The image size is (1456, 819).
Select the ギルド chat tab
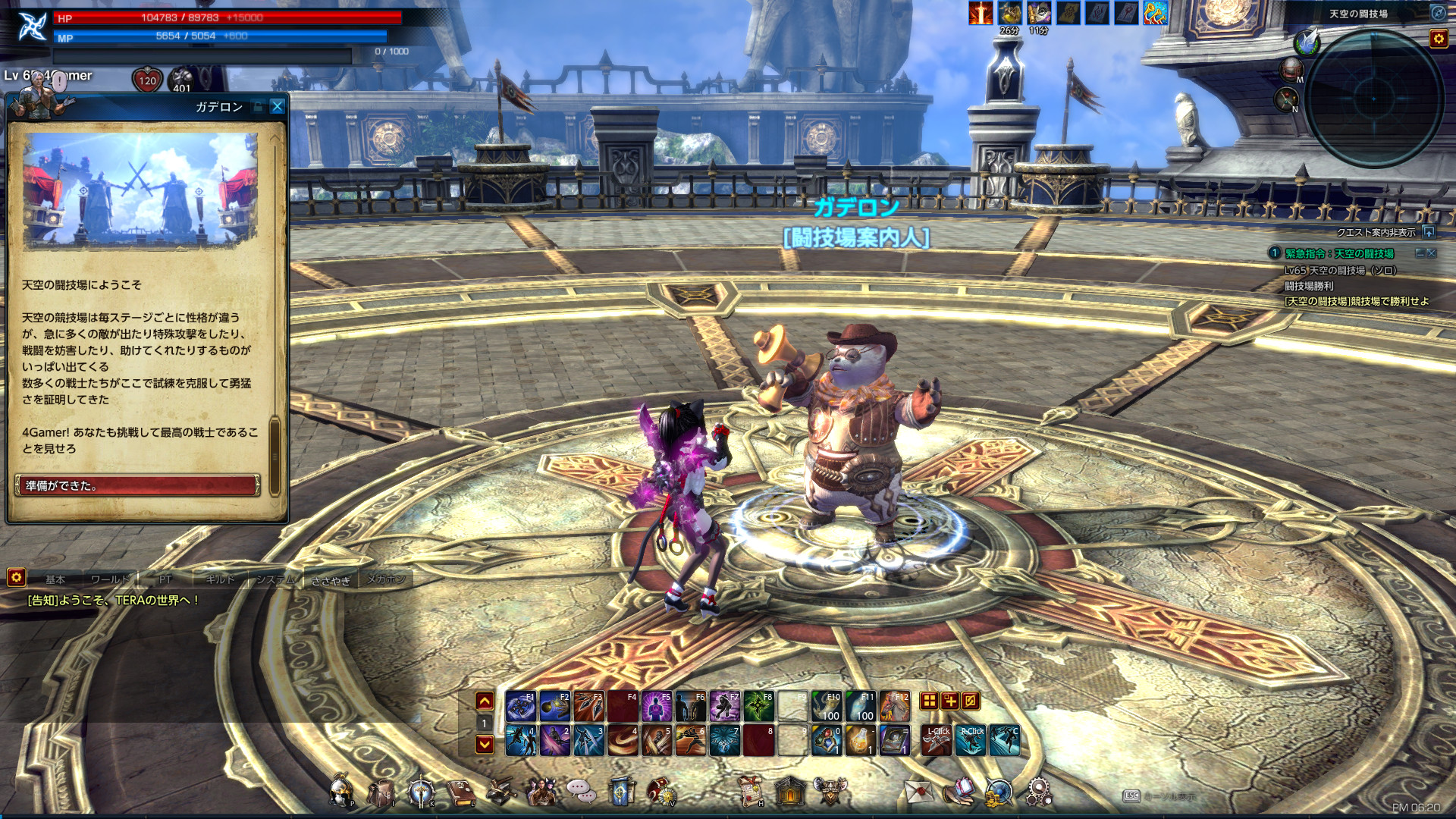click(x=220, y=579)
